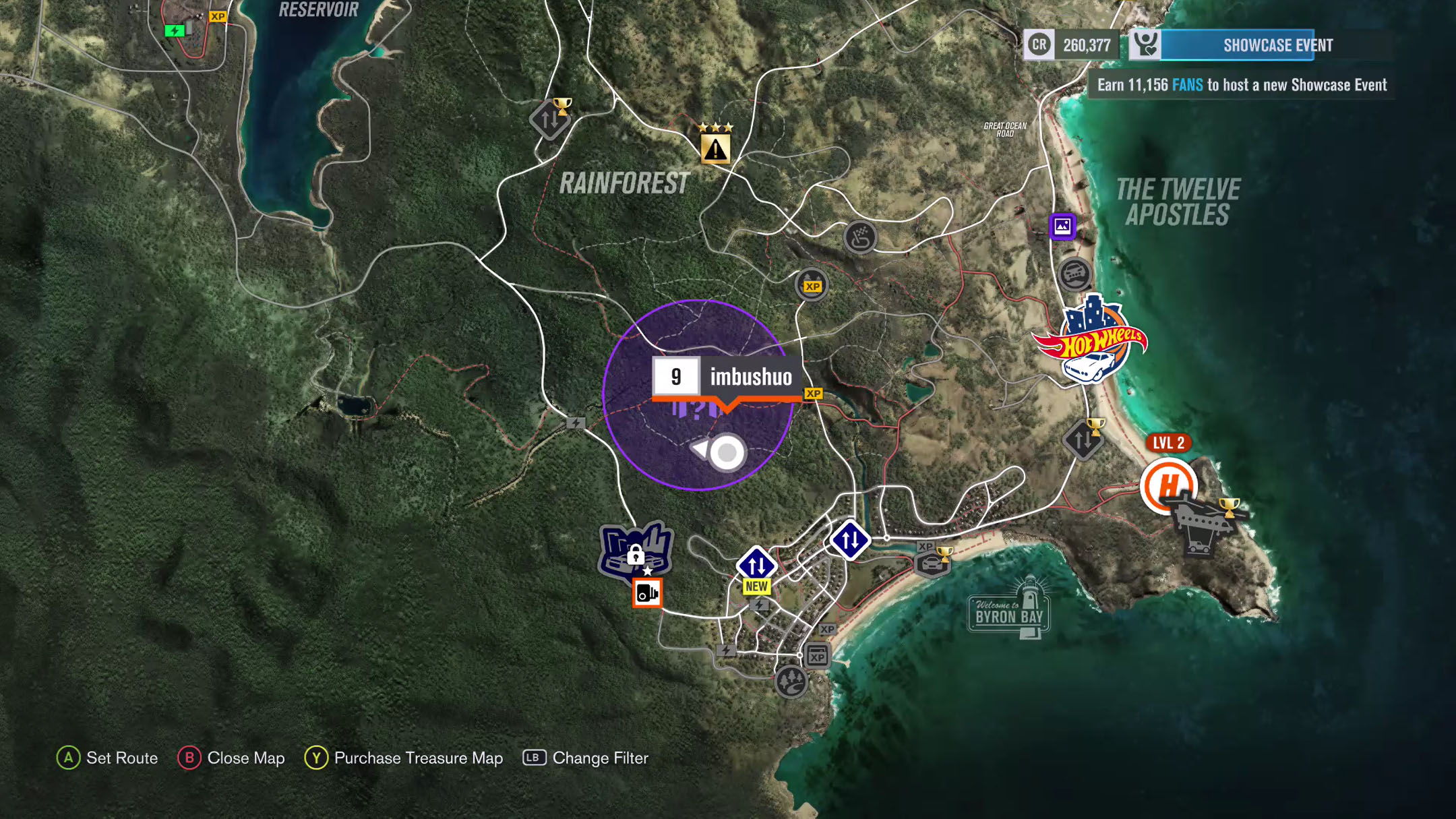Image resolution: width=1456 pixels, height=819 pixels.
Task: Choose the helicopter showcase marker with trophy
Action: (x=1206, y=524)
